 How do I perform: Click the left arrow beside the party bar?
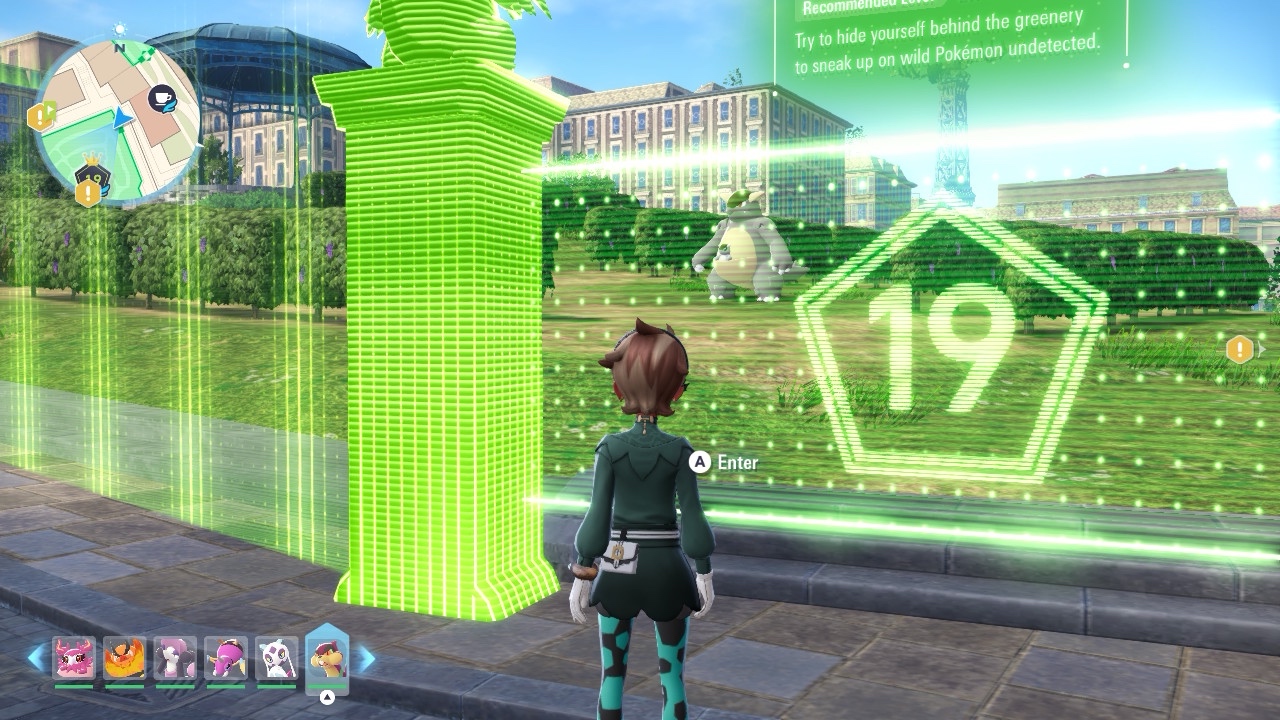36,658
